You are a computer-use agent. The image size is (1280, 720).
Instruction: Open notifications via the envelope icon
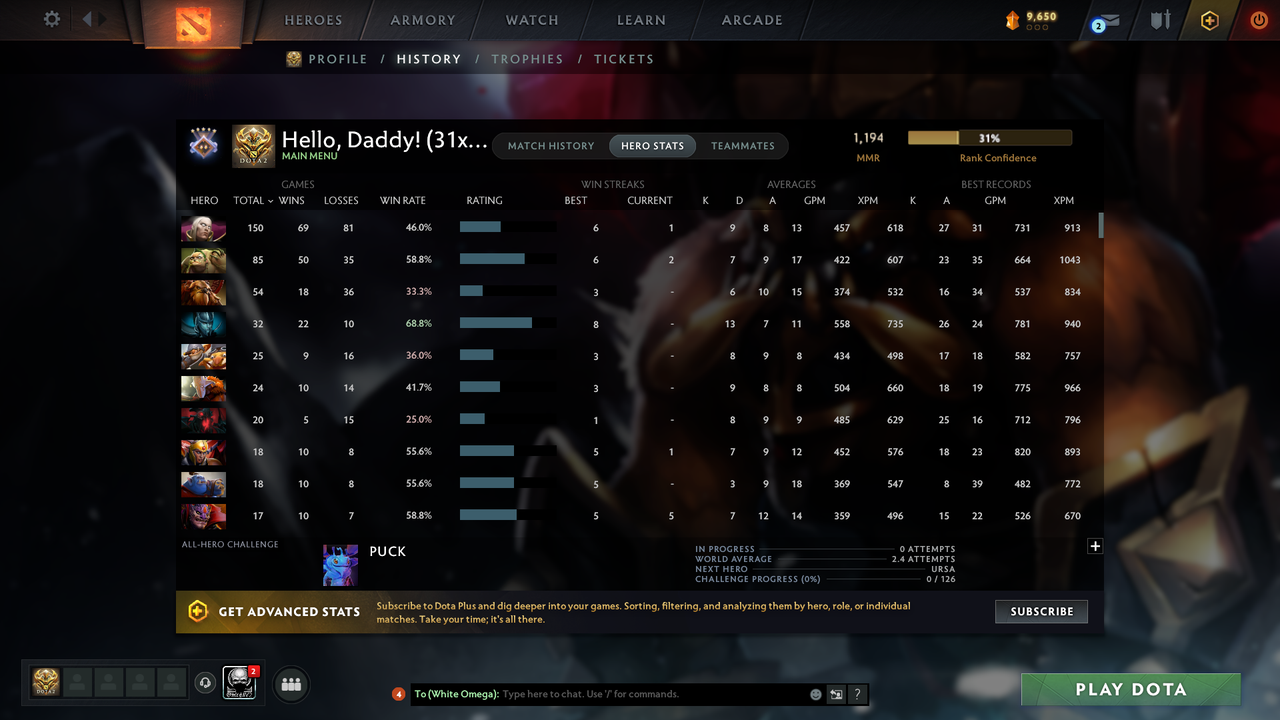[x=1108, y=19]
